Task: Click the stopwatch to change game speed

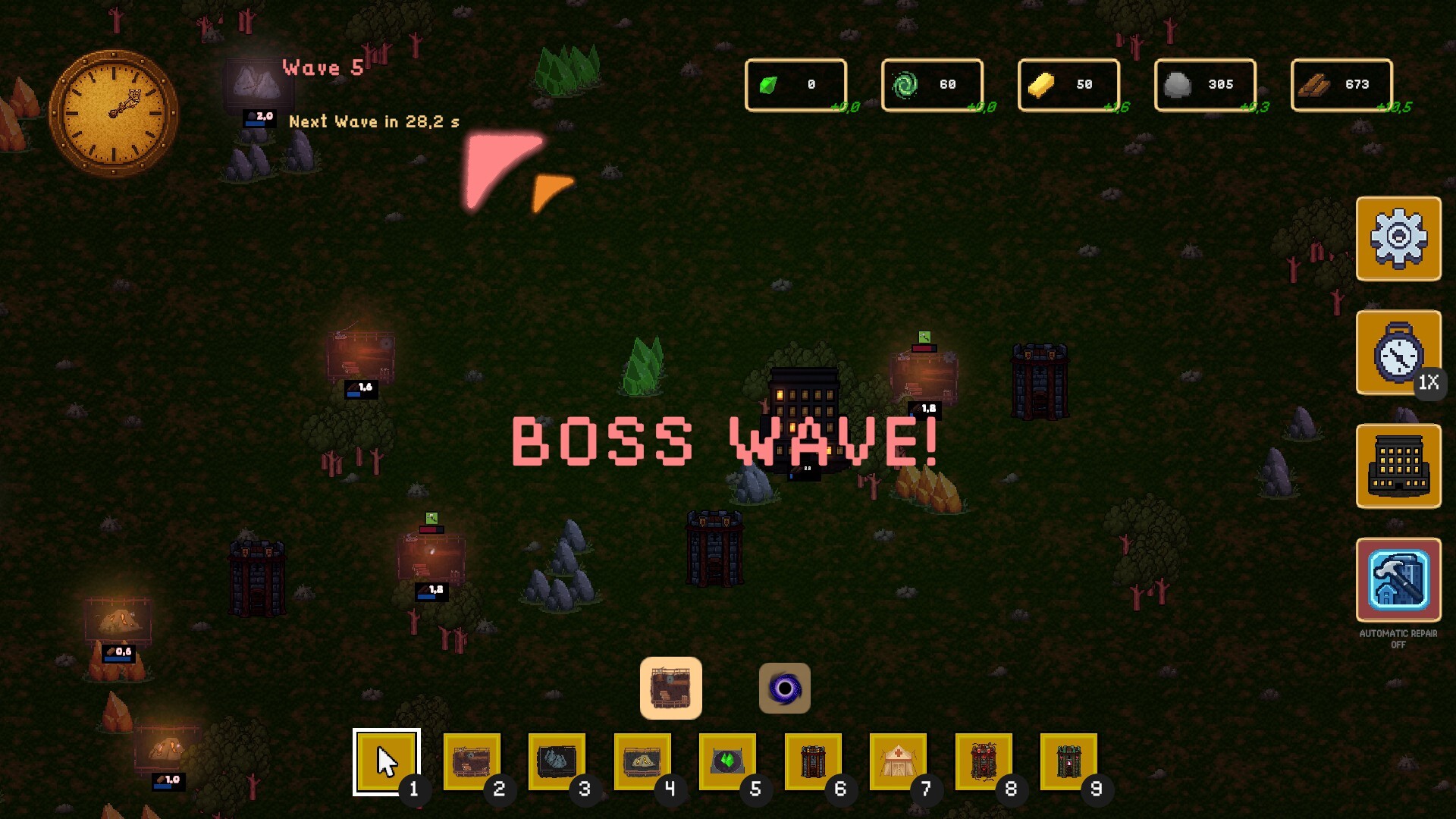Action: coord(1398,351)
